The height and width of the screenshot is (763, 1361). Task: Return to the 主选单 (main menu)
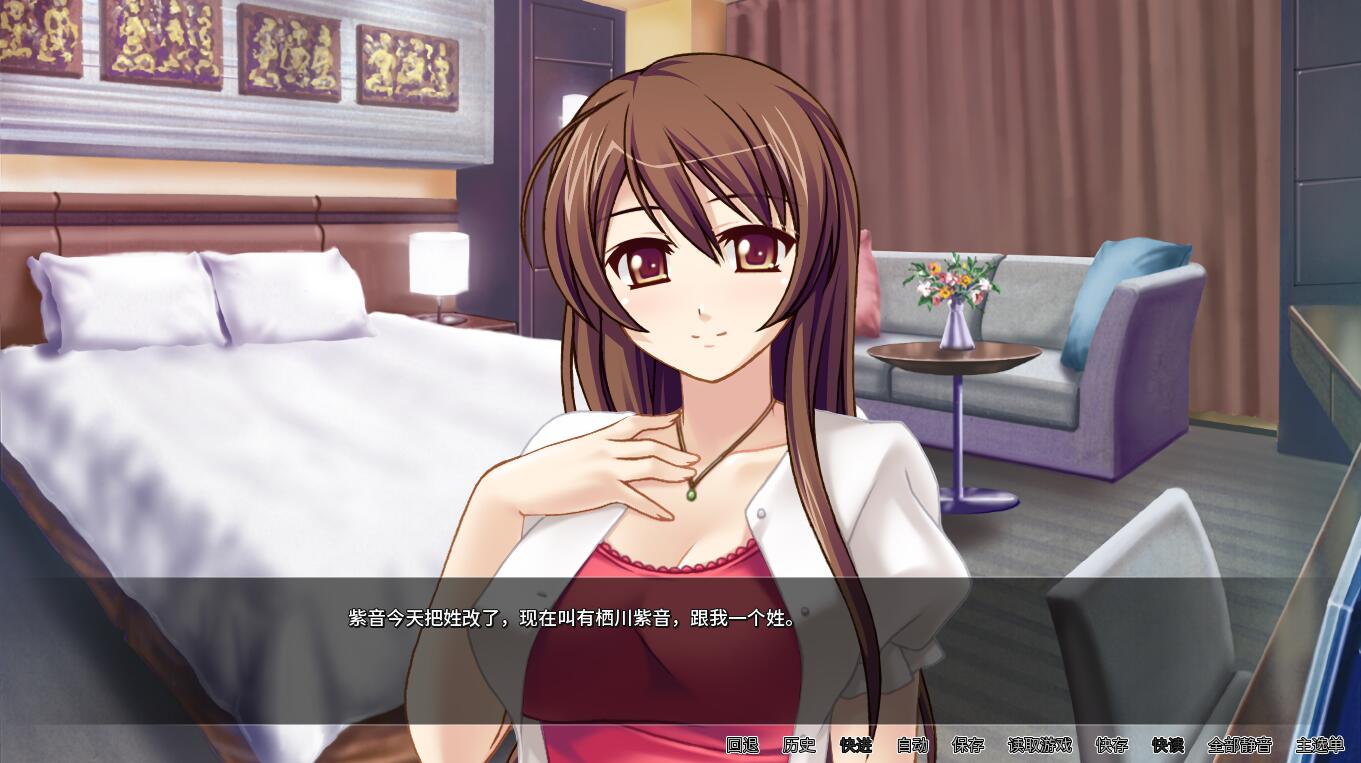tap(1319, 745)
